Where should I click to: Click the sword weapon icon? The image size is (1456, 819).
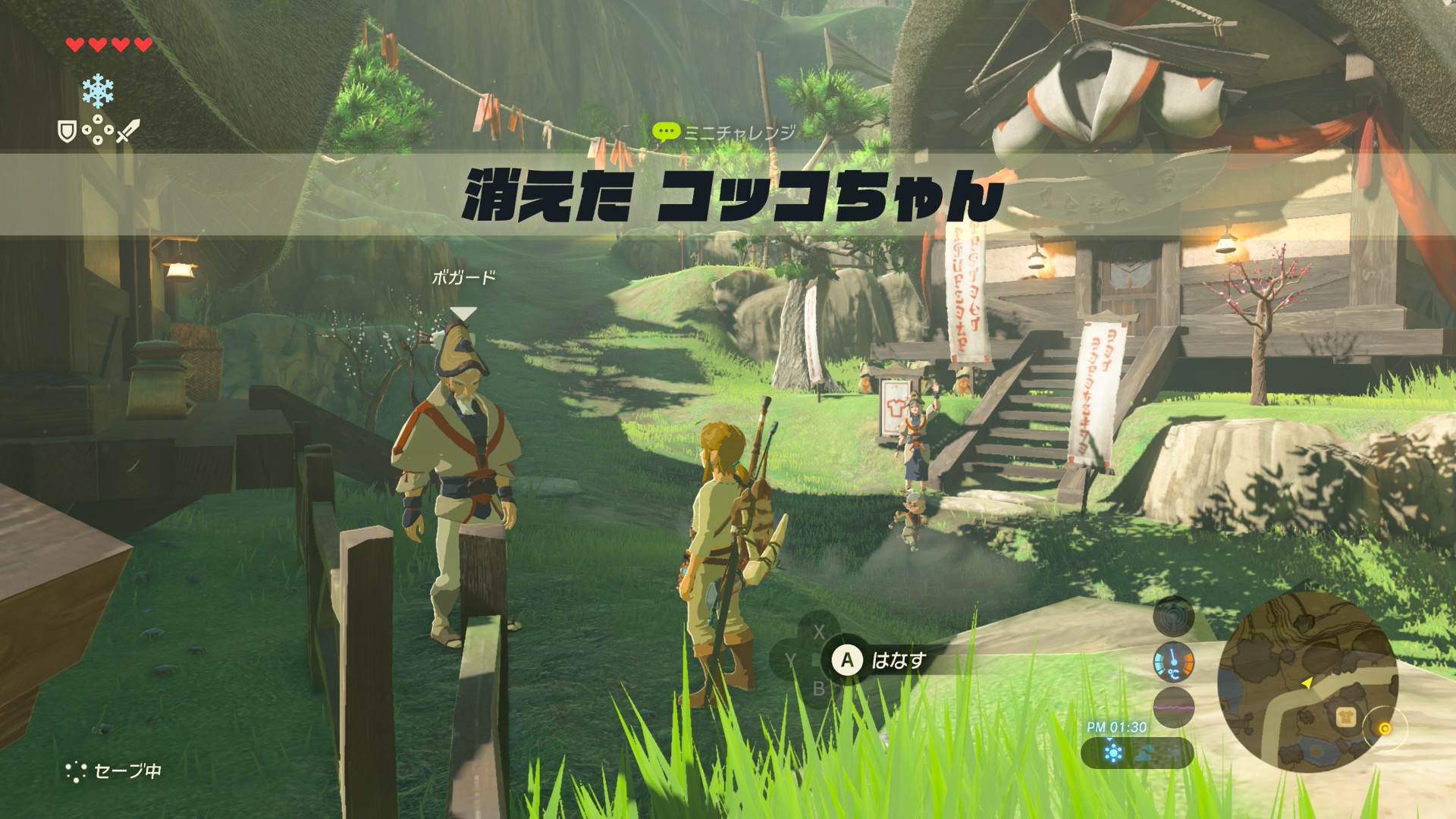tap(128, 130)
